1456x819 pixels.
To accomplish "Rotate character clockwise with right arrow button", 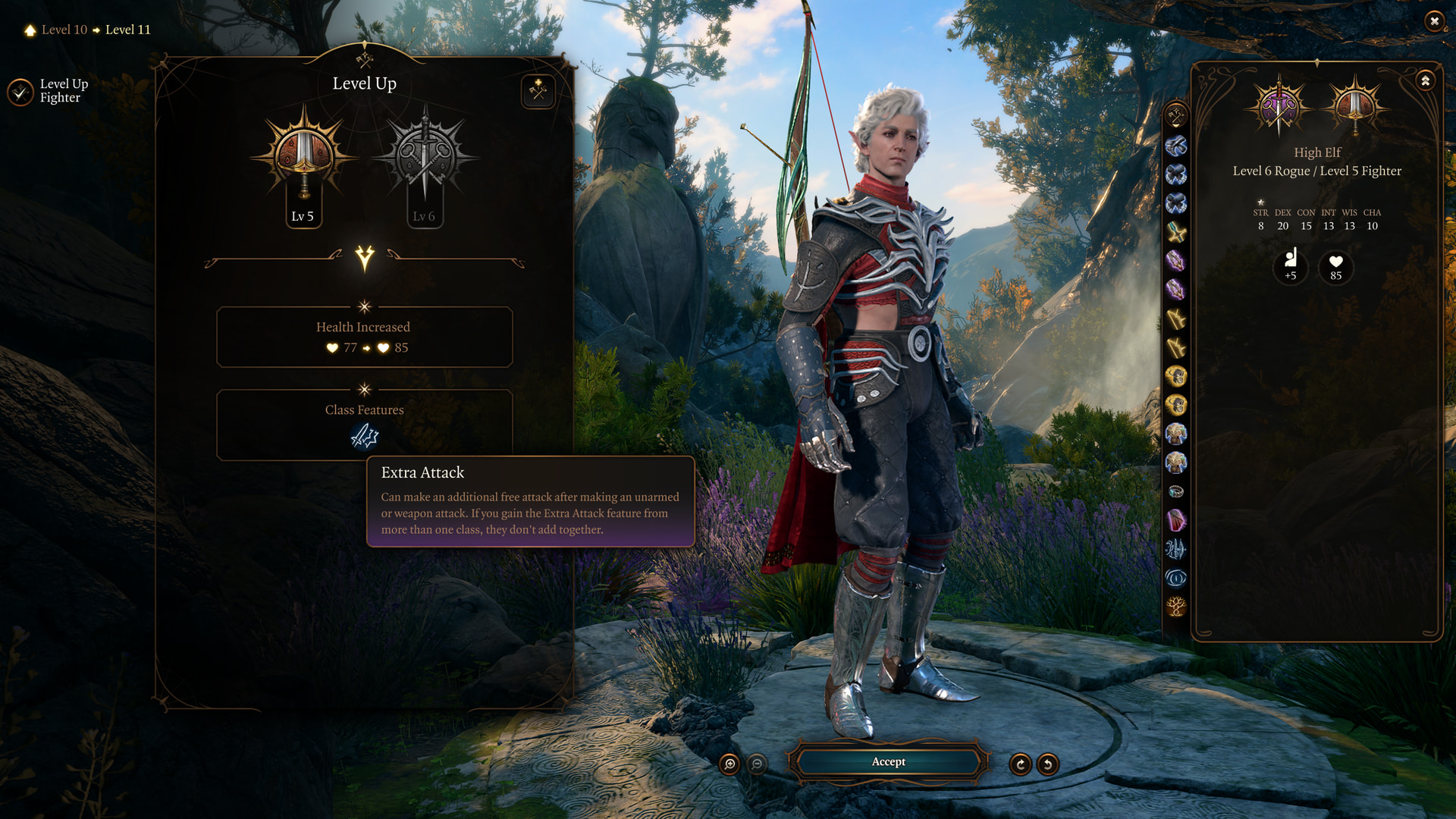I will point(1020,764).
